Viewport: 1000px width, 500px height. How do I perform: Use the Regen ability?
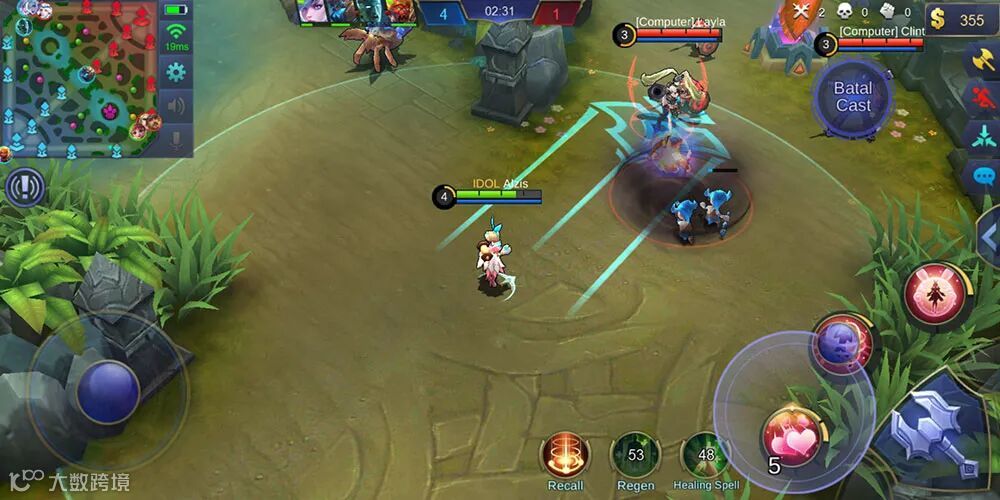635,455
